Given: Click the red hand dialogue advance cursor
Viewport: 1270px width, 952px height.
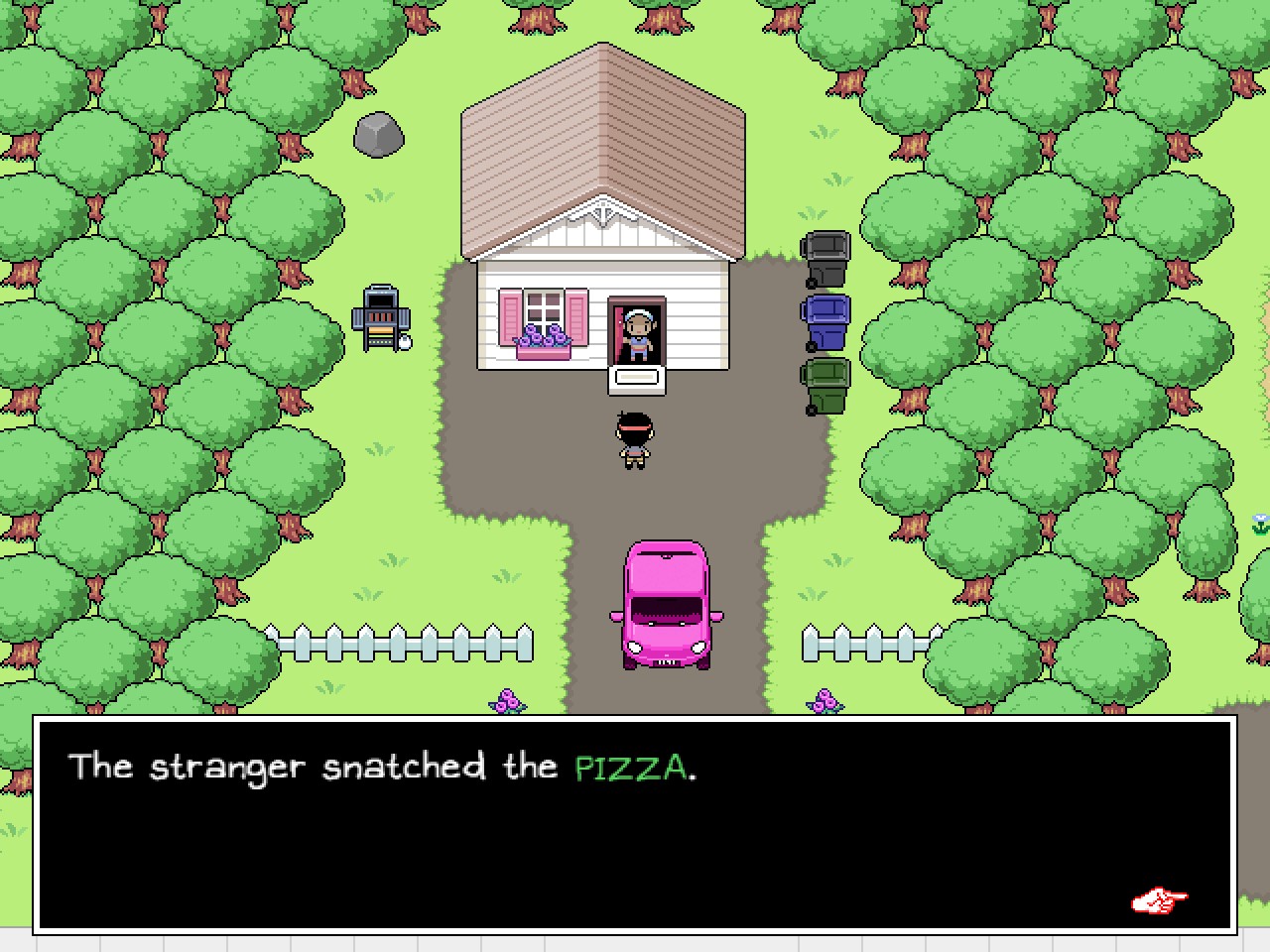Looking at the screenshot, I should [x=1159, y=900].
